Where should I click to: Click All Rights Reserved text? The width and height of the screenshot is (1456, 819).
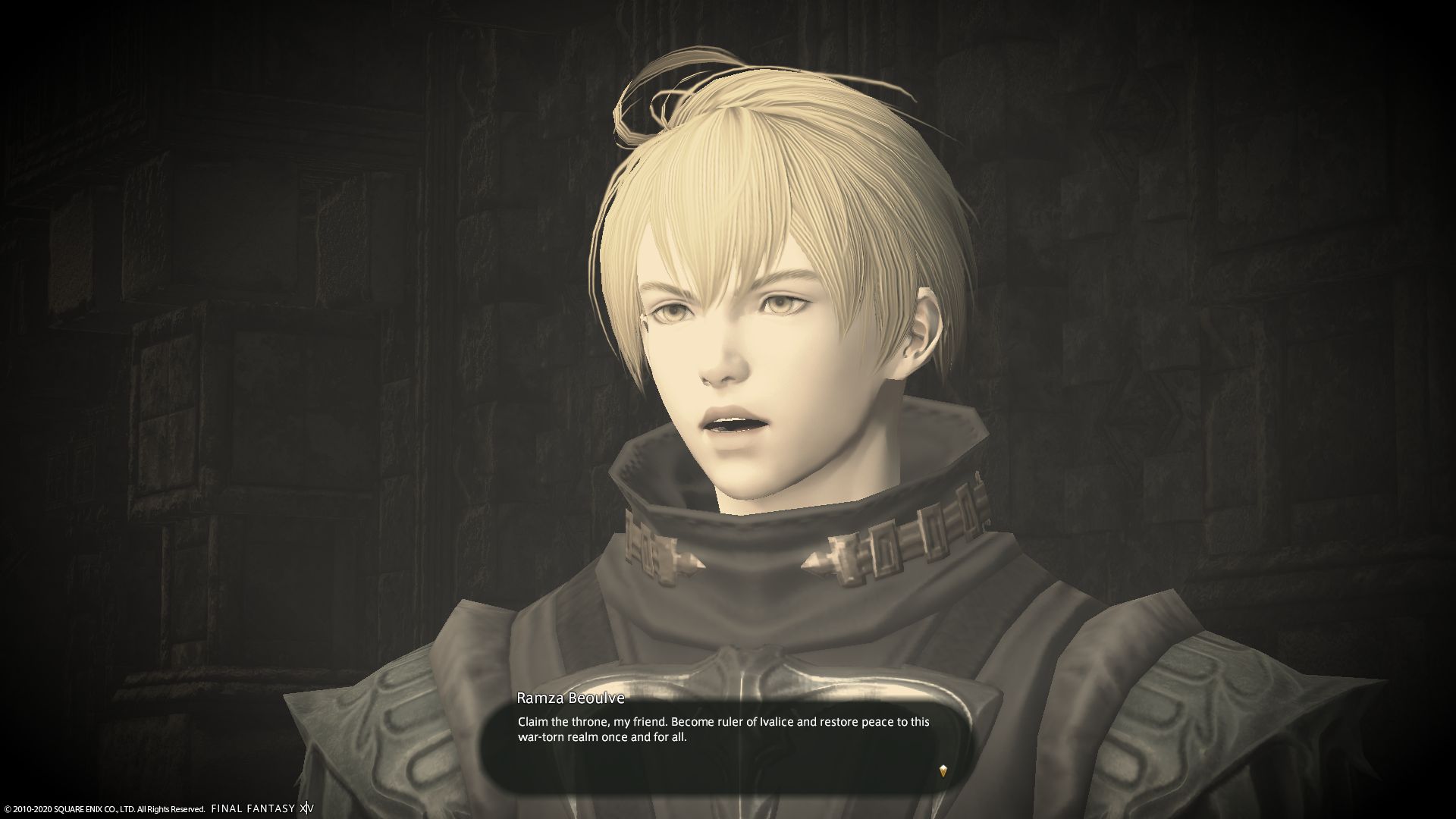point(171,808)
